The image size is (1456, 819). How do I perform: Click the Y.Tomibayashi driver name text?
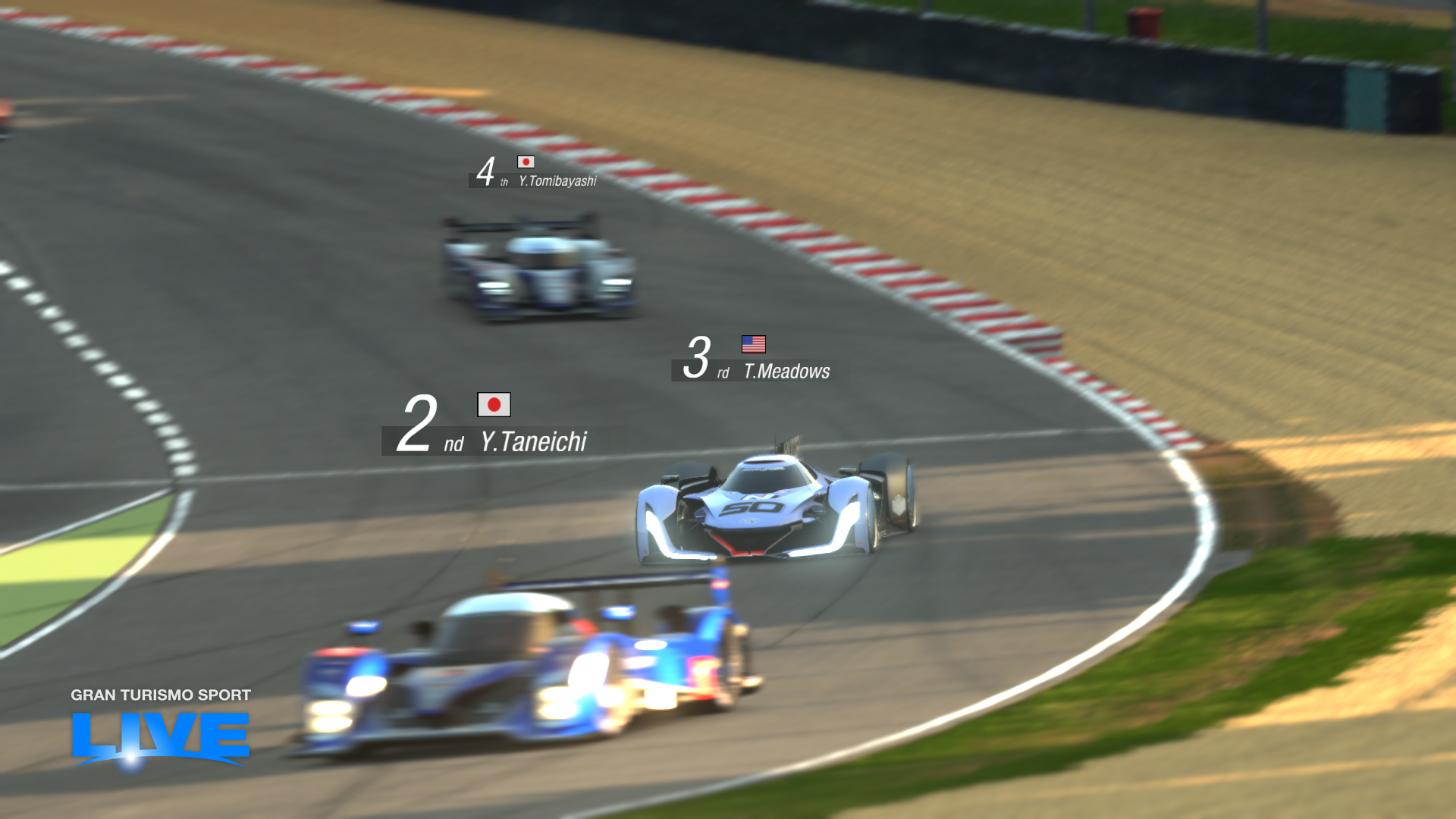pos(559,182)
